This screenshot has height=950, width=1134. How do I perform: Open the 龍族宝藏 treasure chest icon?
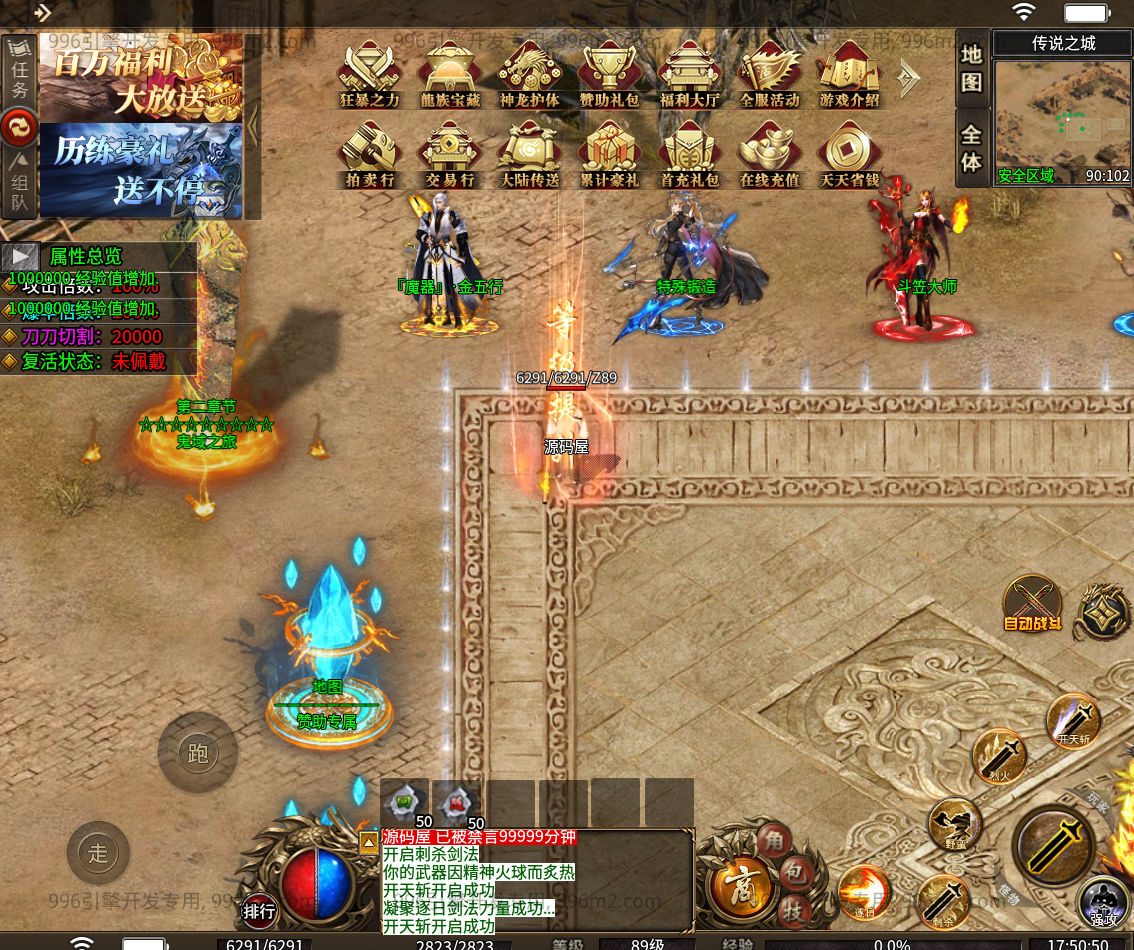tap(449, 72)
